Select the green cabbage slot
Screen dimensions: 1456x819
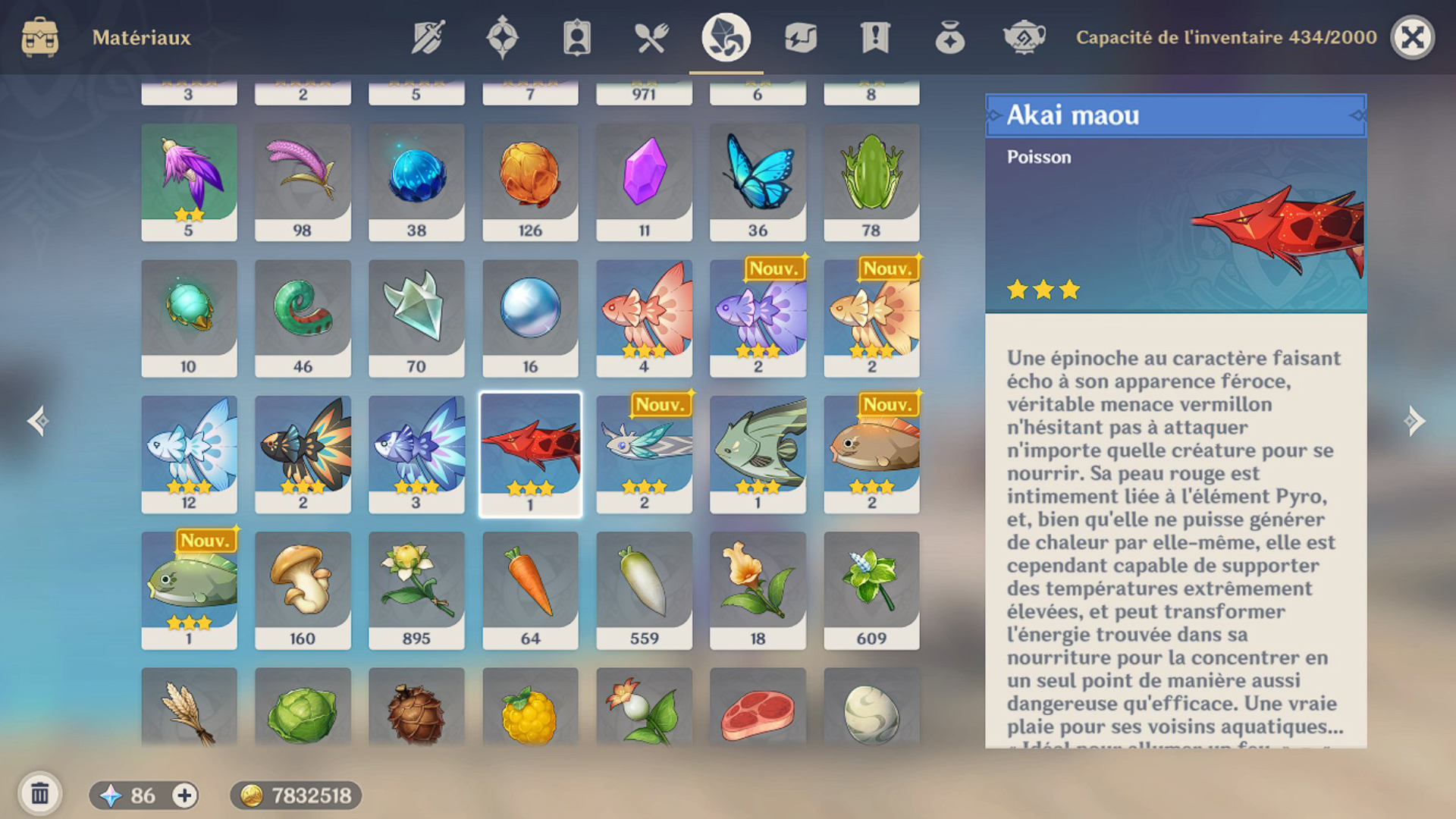pyautogui.click(x=303, y=709)
